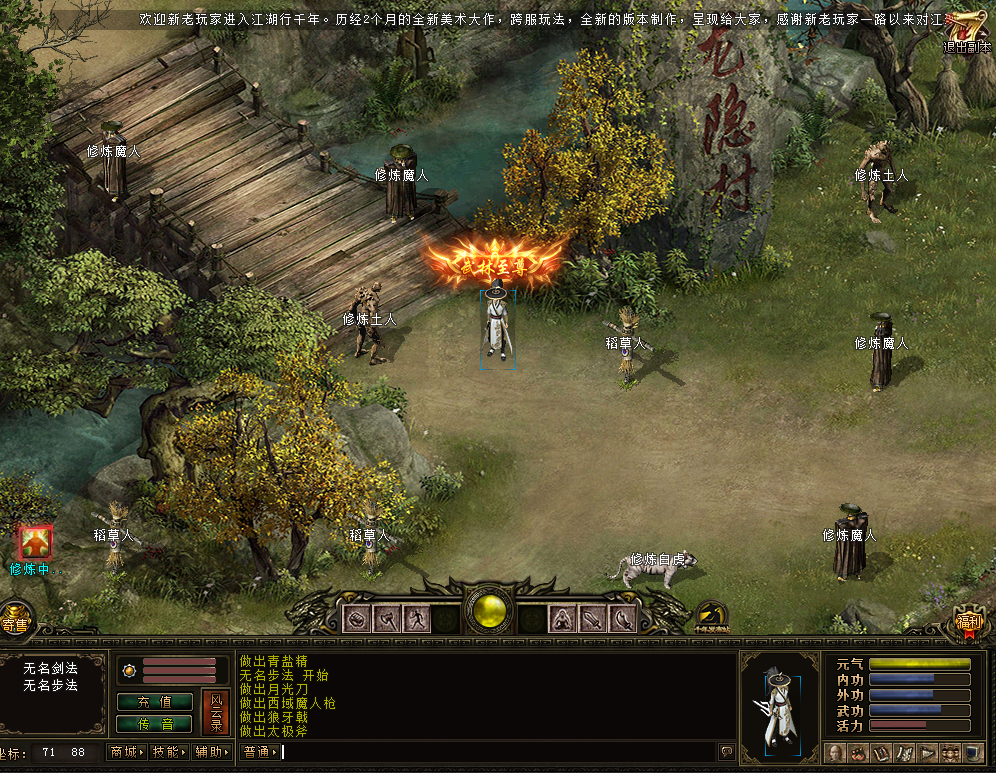Click the speech bubble chat button
This screenshot has height=773, width=996.
pyautogui.click(x=727, y=752)
